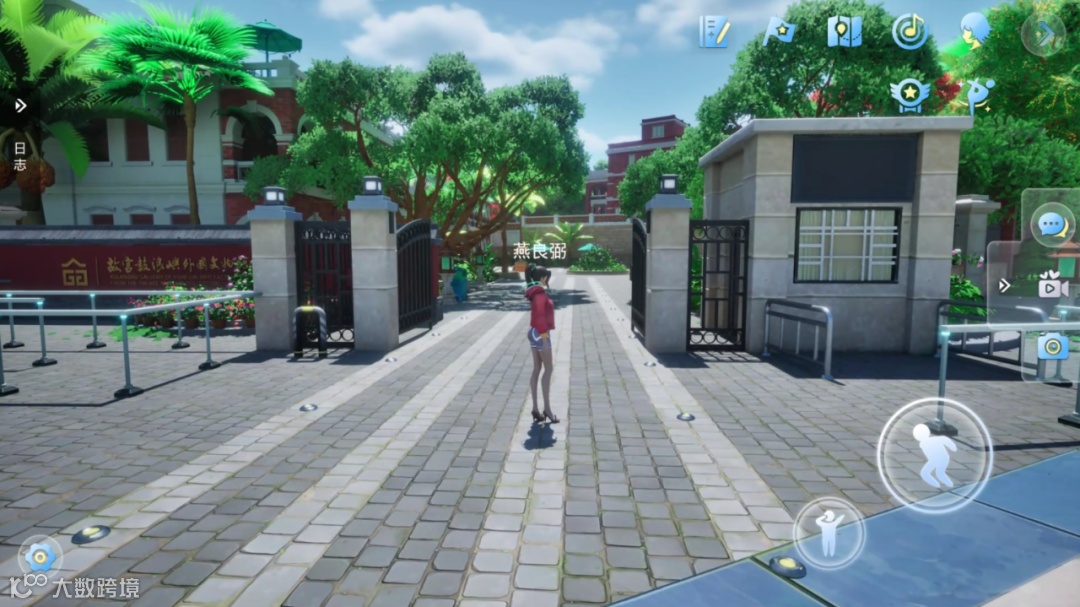Screen dimensions: 1080x607
Task: Open the character profile head icon
Action: tap(974, 30)
